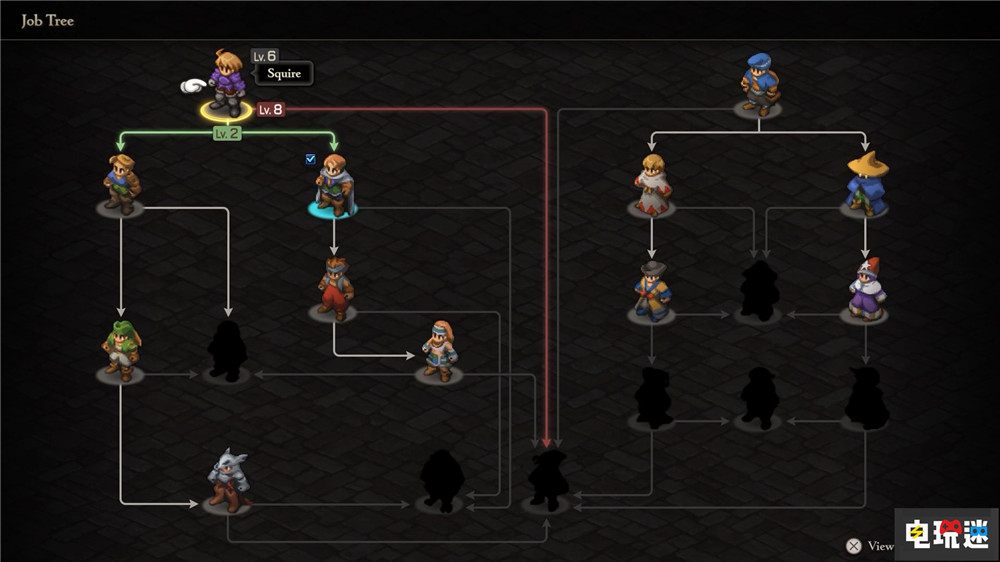The width and height of the screenshot is (1000, 562).
Task: Pick the Mystic job below White Mage
Action: click(652, 291)
